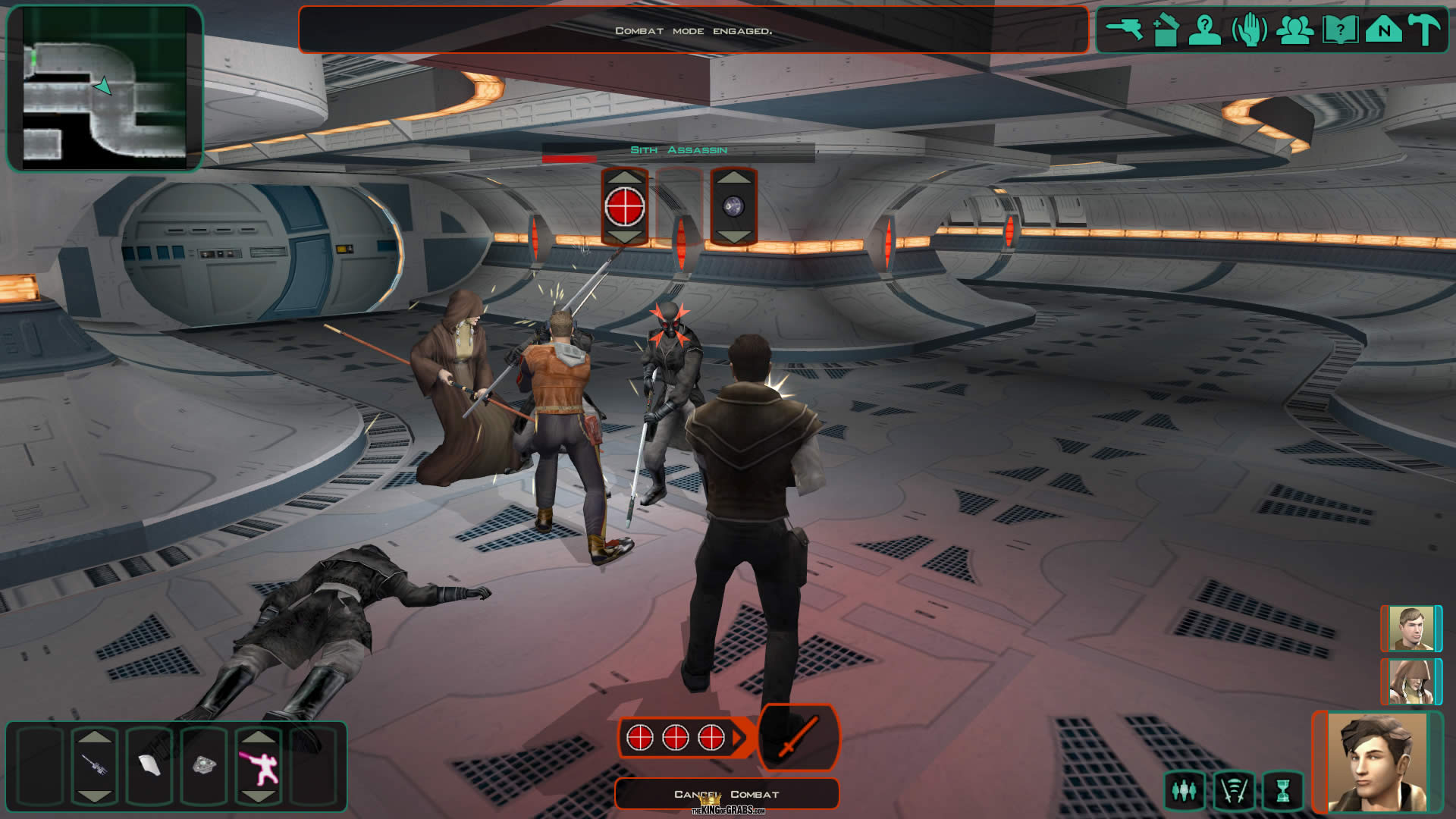Screen dimensions: 1456x819
Task: Open the Equipment screen with the blaster icon
Action: point(1125,30)
